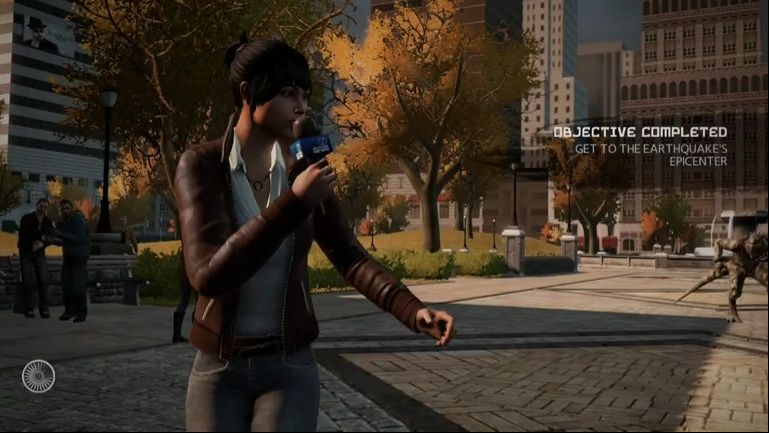Click the circular autosave icon
This screenshot has width=769, height=433.
[38, 376]
